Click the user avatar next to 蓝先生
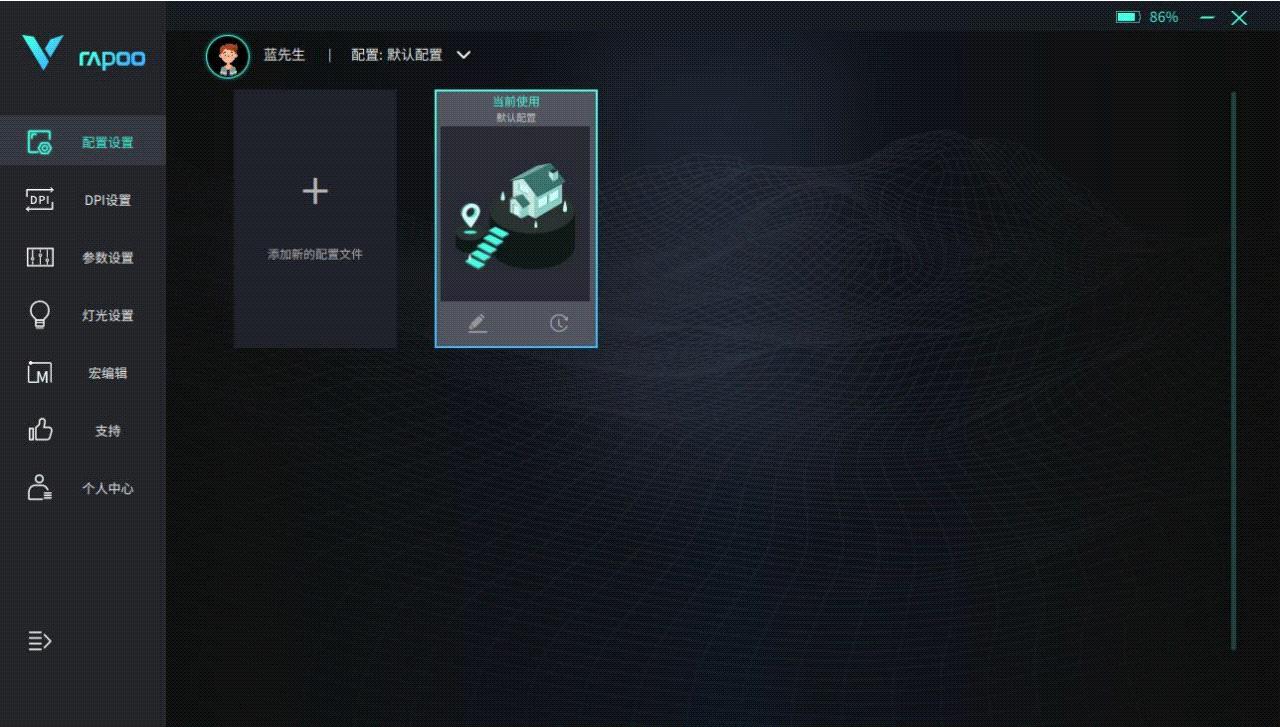 [227, 55]
